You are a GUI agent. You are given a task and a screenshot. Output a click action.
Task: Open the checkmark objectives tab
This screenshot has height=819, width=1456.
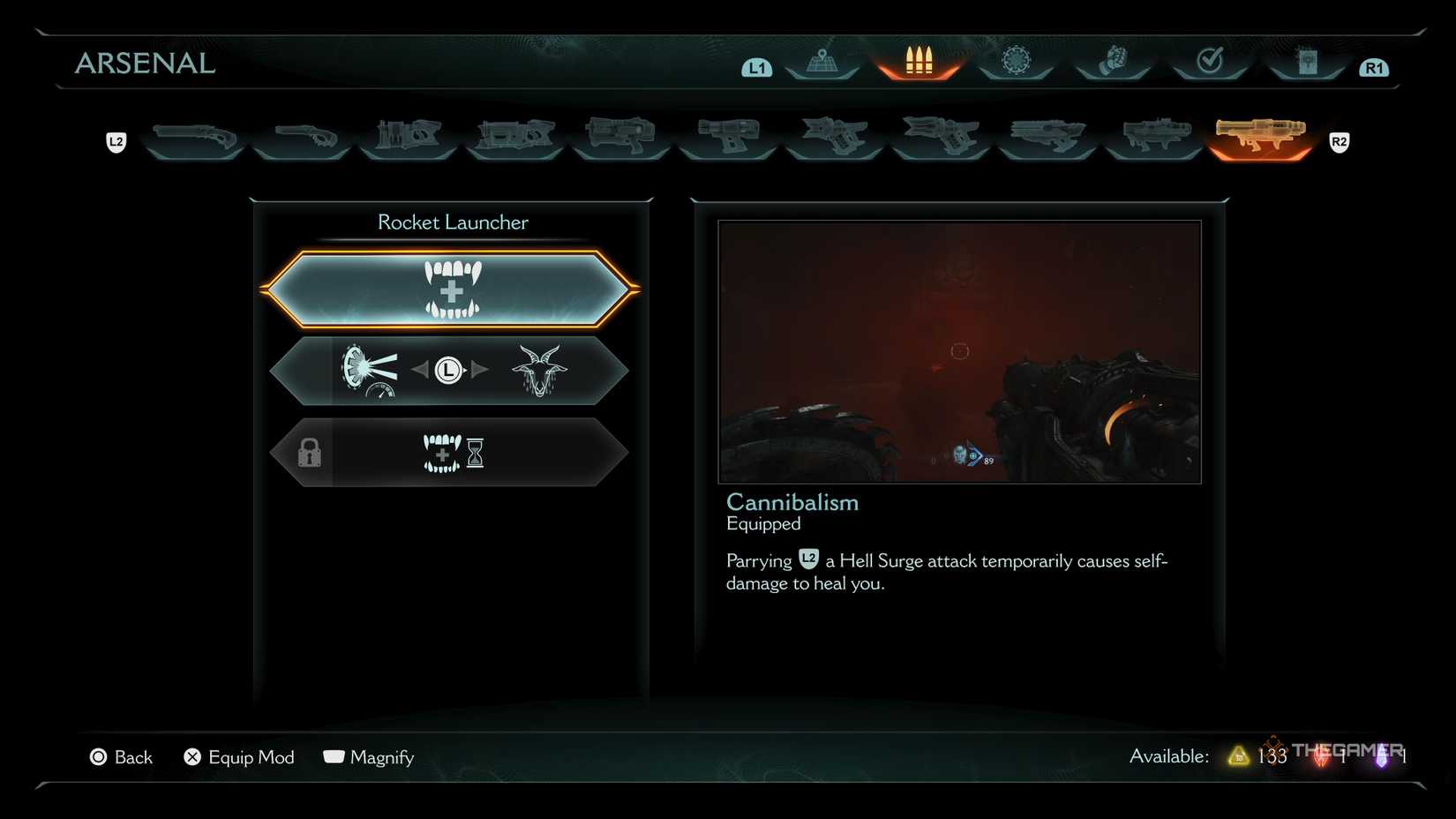point(1209,62)
